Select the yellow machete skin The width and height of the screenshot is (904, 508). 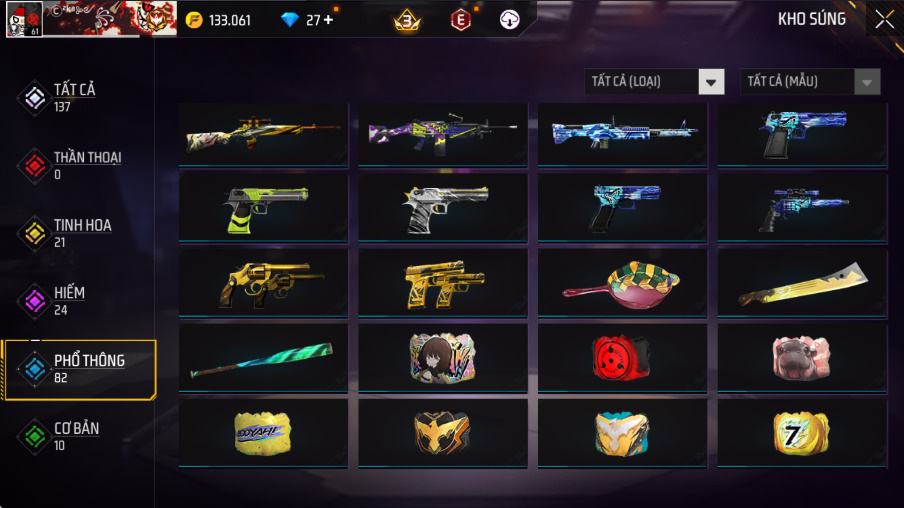801,283
